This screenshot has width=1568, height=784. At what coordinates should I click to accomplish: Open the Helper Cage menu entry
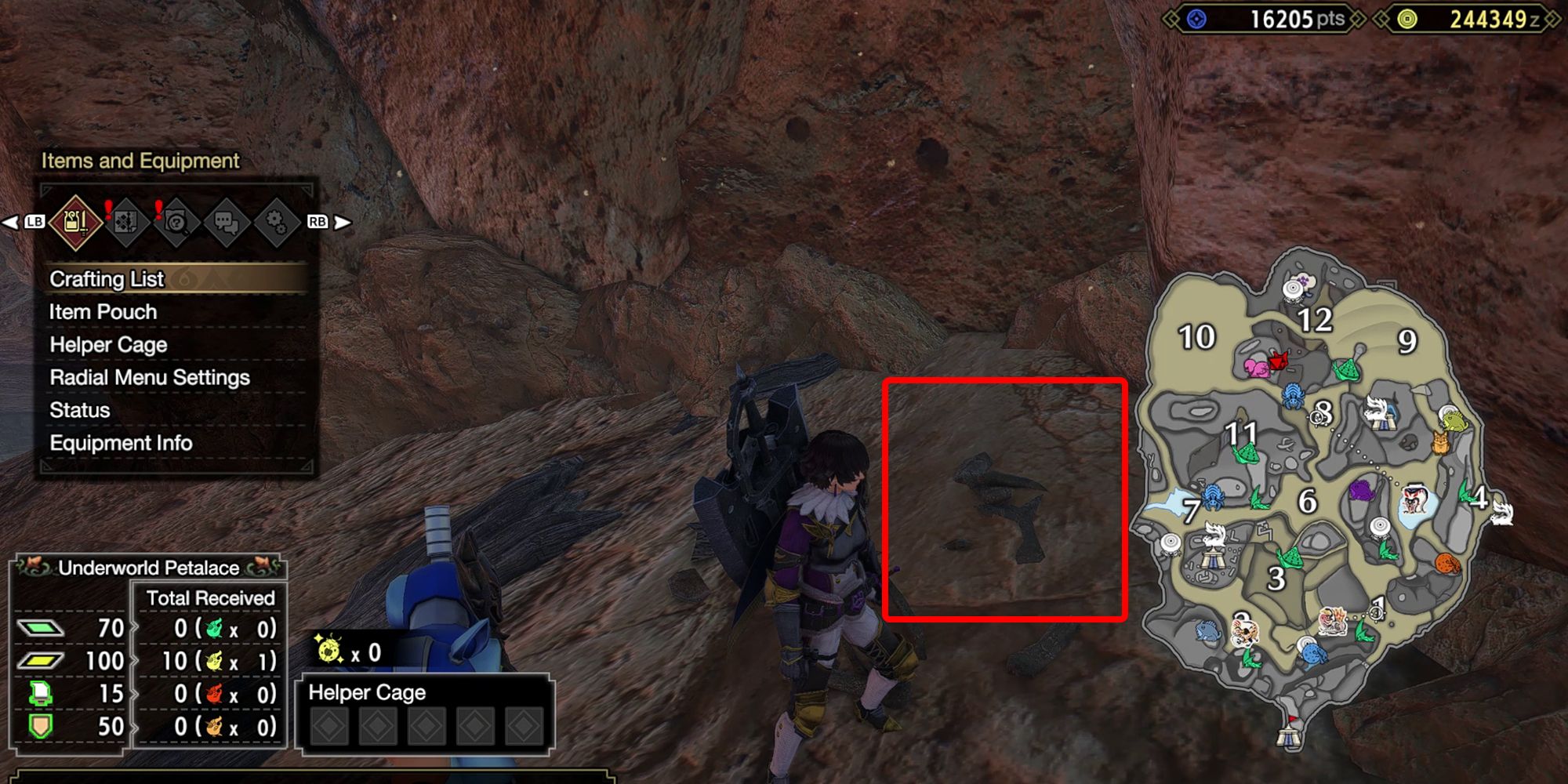tap(107, 344)
